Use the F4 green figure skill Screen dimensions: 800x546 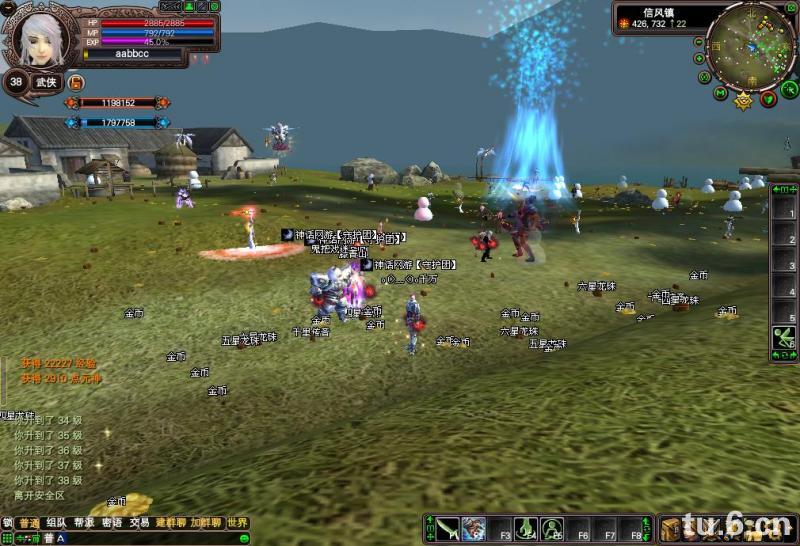point(526,529)
